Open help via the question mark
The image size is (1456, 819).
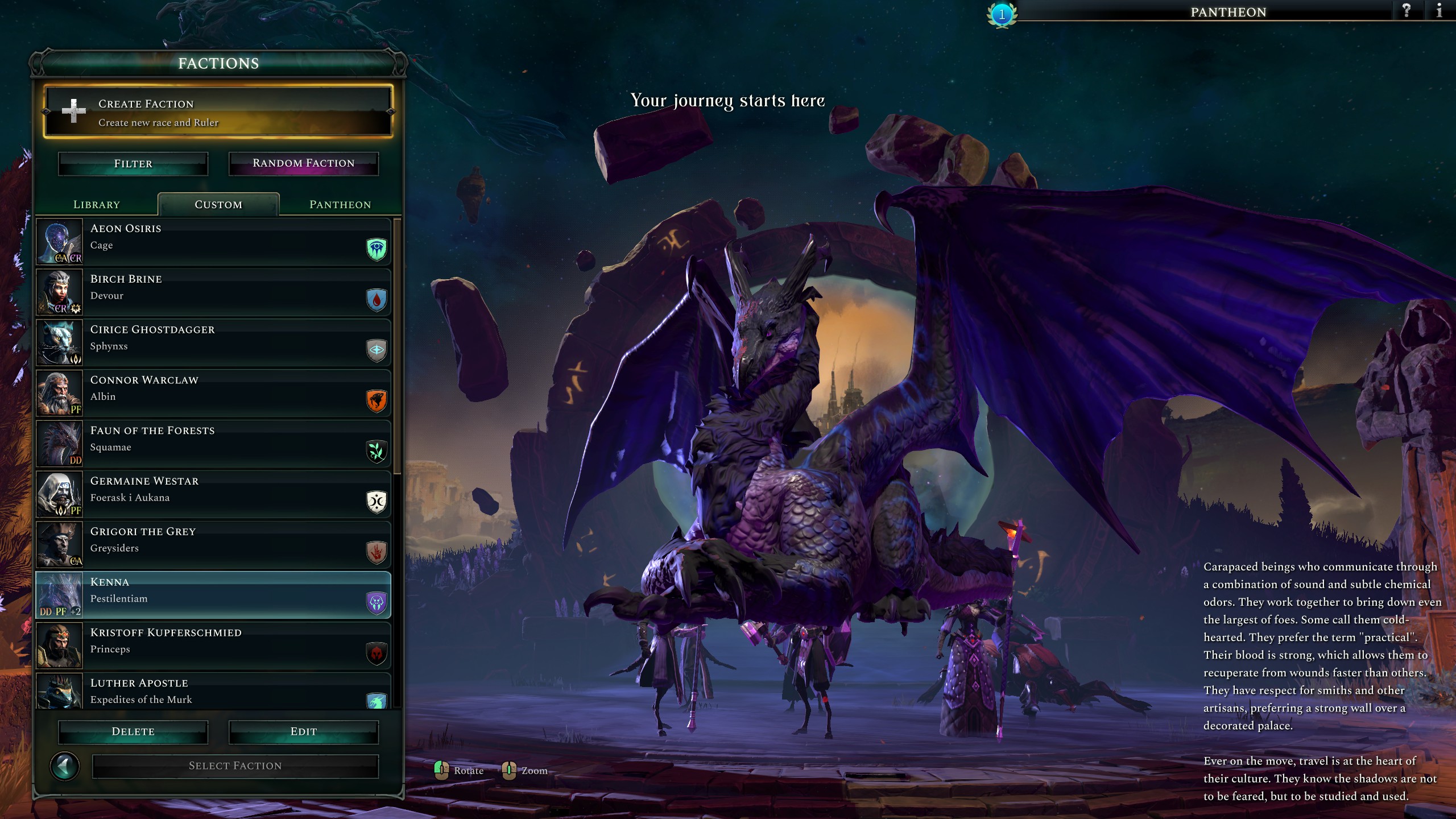pyautogui.click(x=1407, y=11)
